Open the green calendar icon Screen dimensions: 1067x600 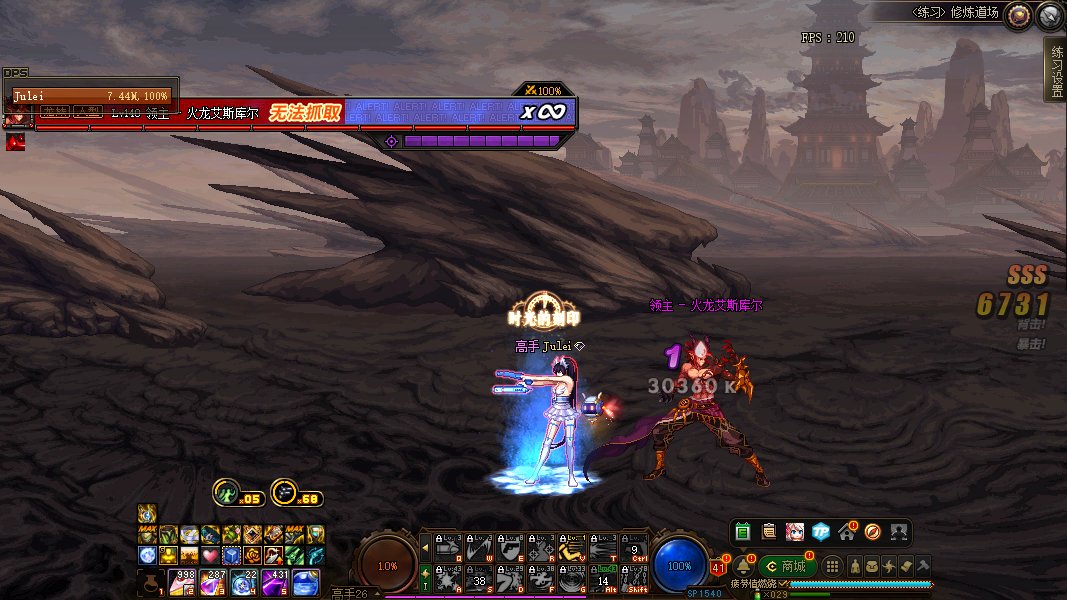tap(742, 531)
